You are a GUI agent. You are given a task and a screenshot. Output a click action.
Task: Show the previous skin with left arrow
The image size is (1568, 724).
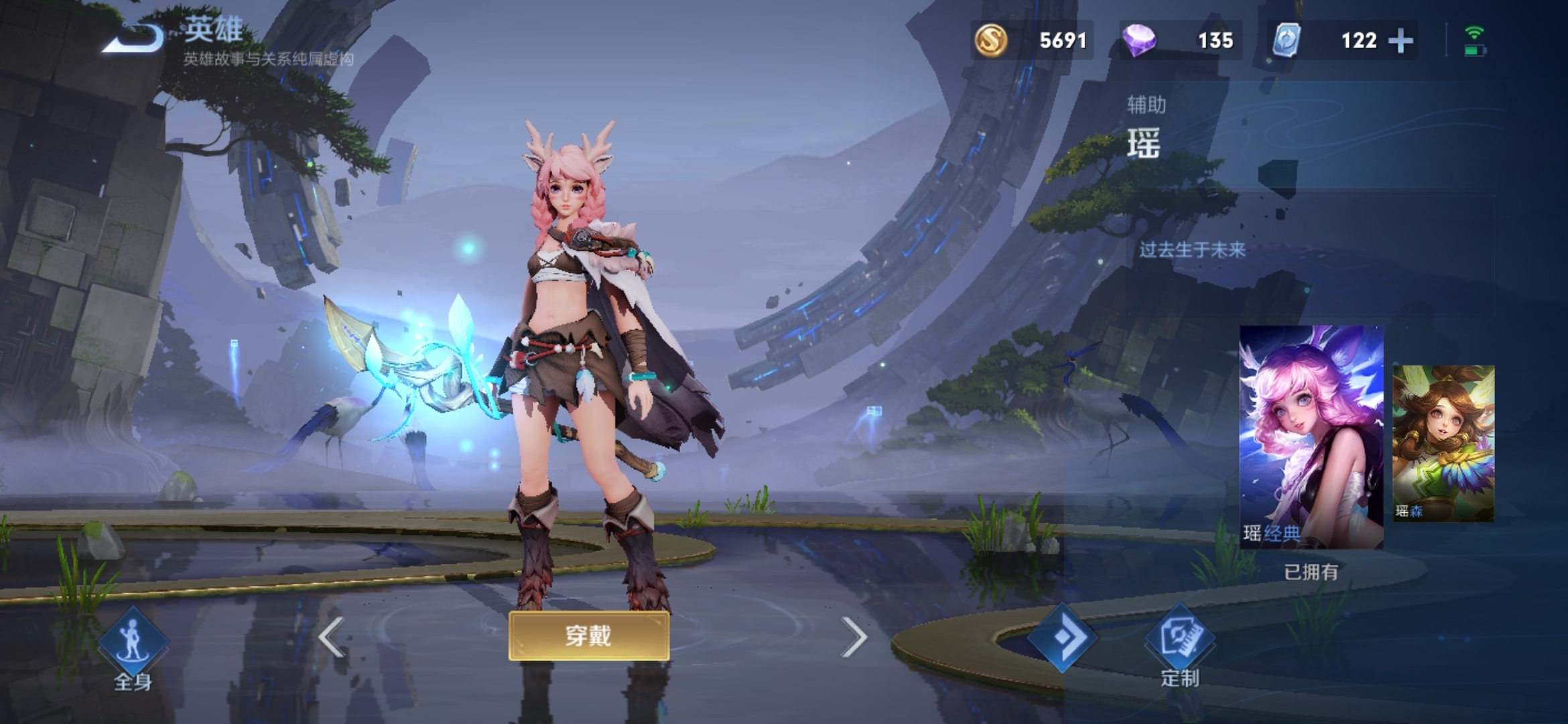pyautogui.click(x=331, y=636)
